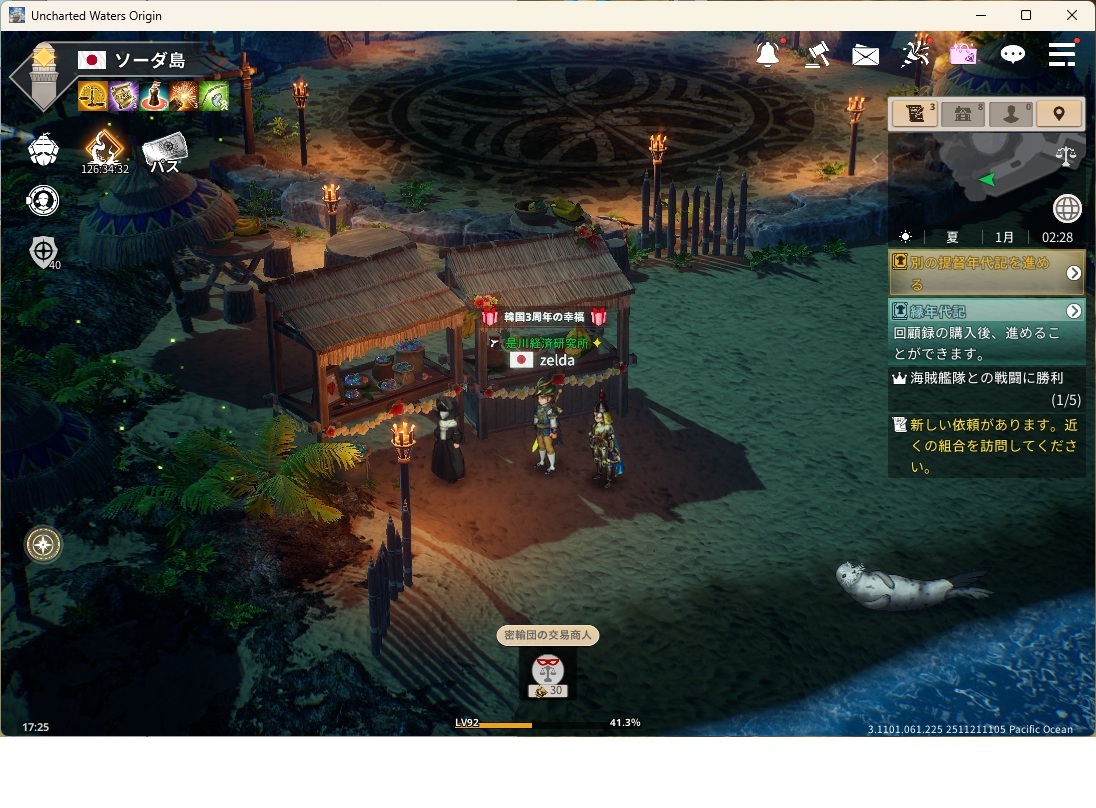1096x808 pixels.
Task: Maximize the Uncharted Waters Origin window
Action: point(1026,15)
